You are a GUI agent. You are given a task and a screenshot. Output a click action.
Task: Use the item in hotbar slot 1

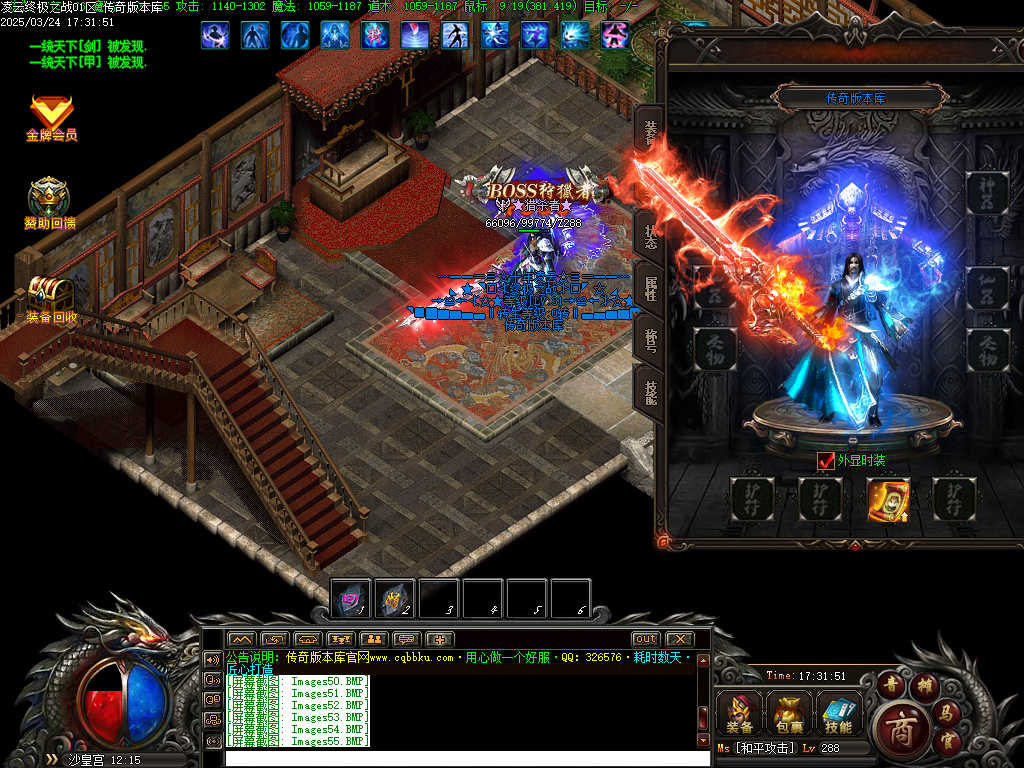coord(351,599)
